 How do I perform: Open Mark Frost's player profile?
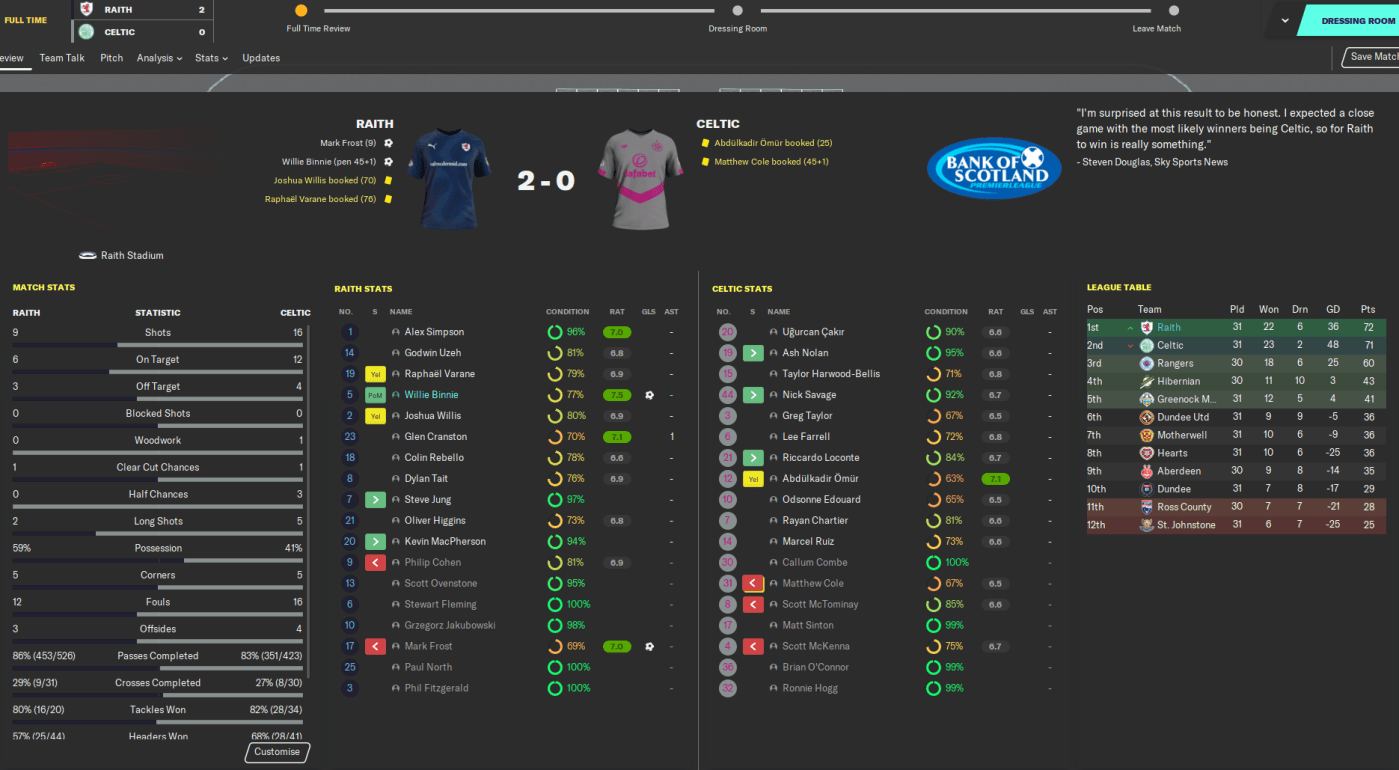(x=429, y=647)
